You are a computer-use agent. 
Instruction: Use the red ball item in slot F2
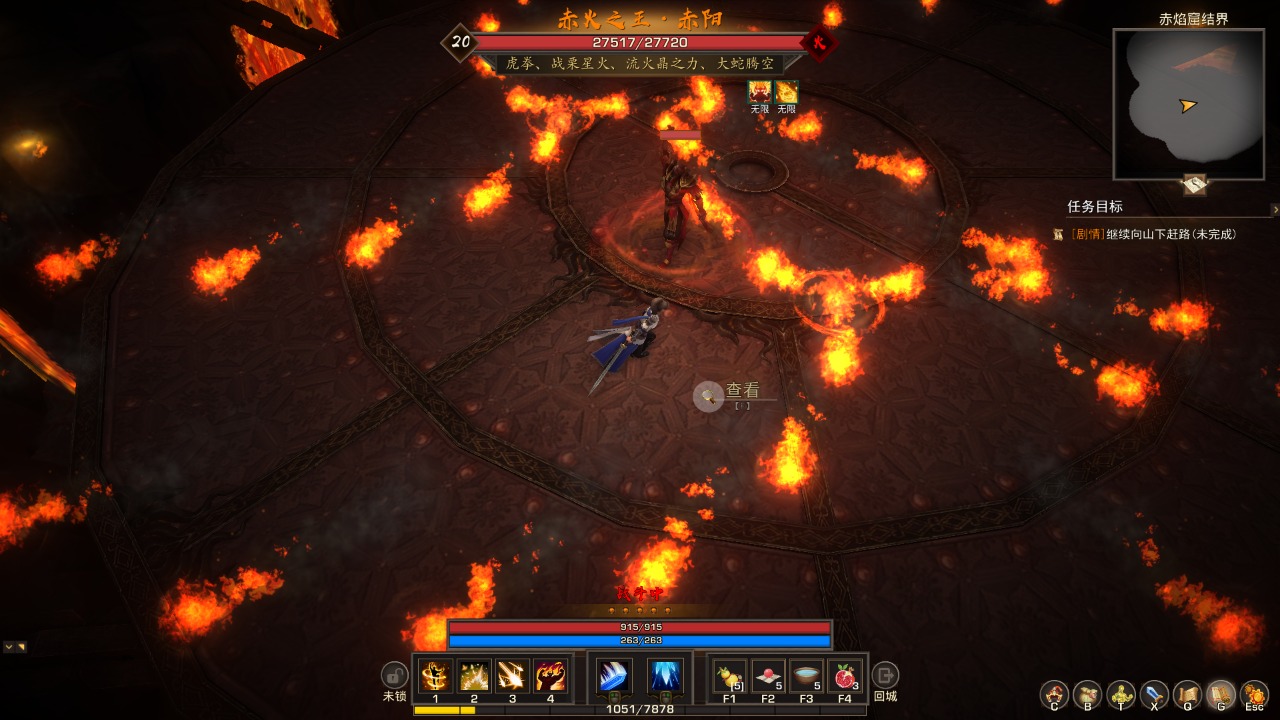point(767,677)
